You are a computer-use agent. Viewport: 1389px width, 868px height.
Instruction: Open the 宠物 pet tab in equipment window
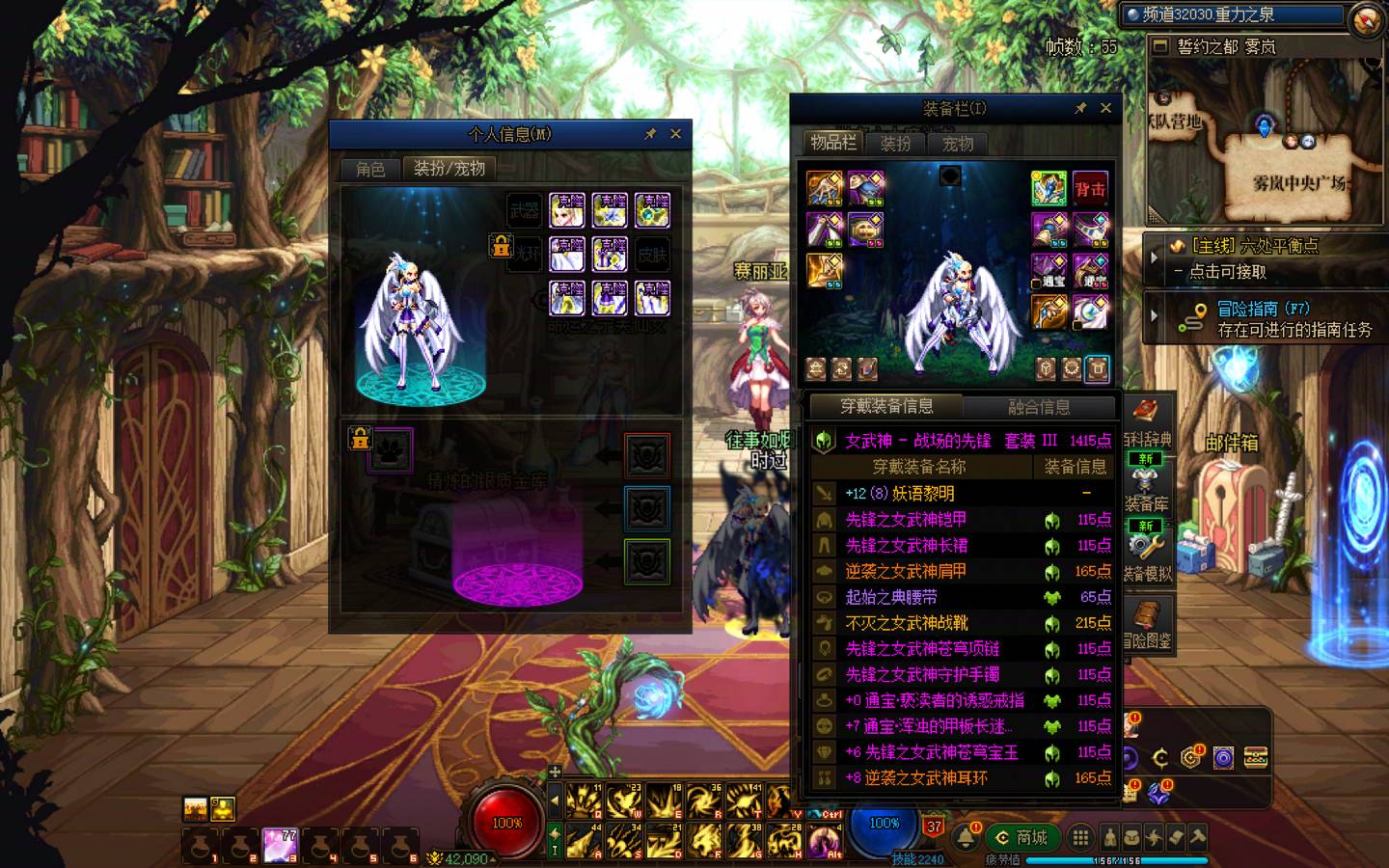[958, 144]
